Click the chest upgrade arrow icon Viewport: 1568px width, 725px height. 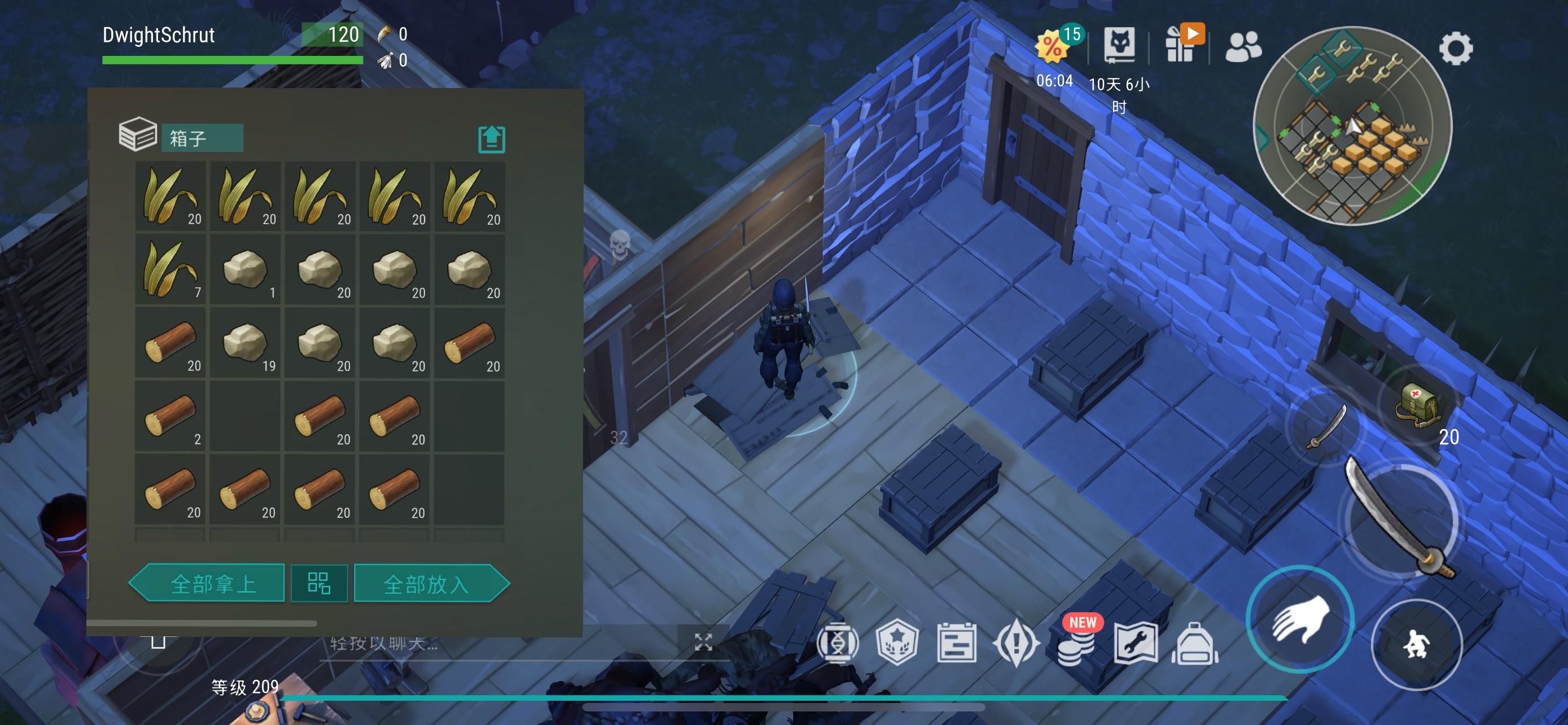coord(491,139)
